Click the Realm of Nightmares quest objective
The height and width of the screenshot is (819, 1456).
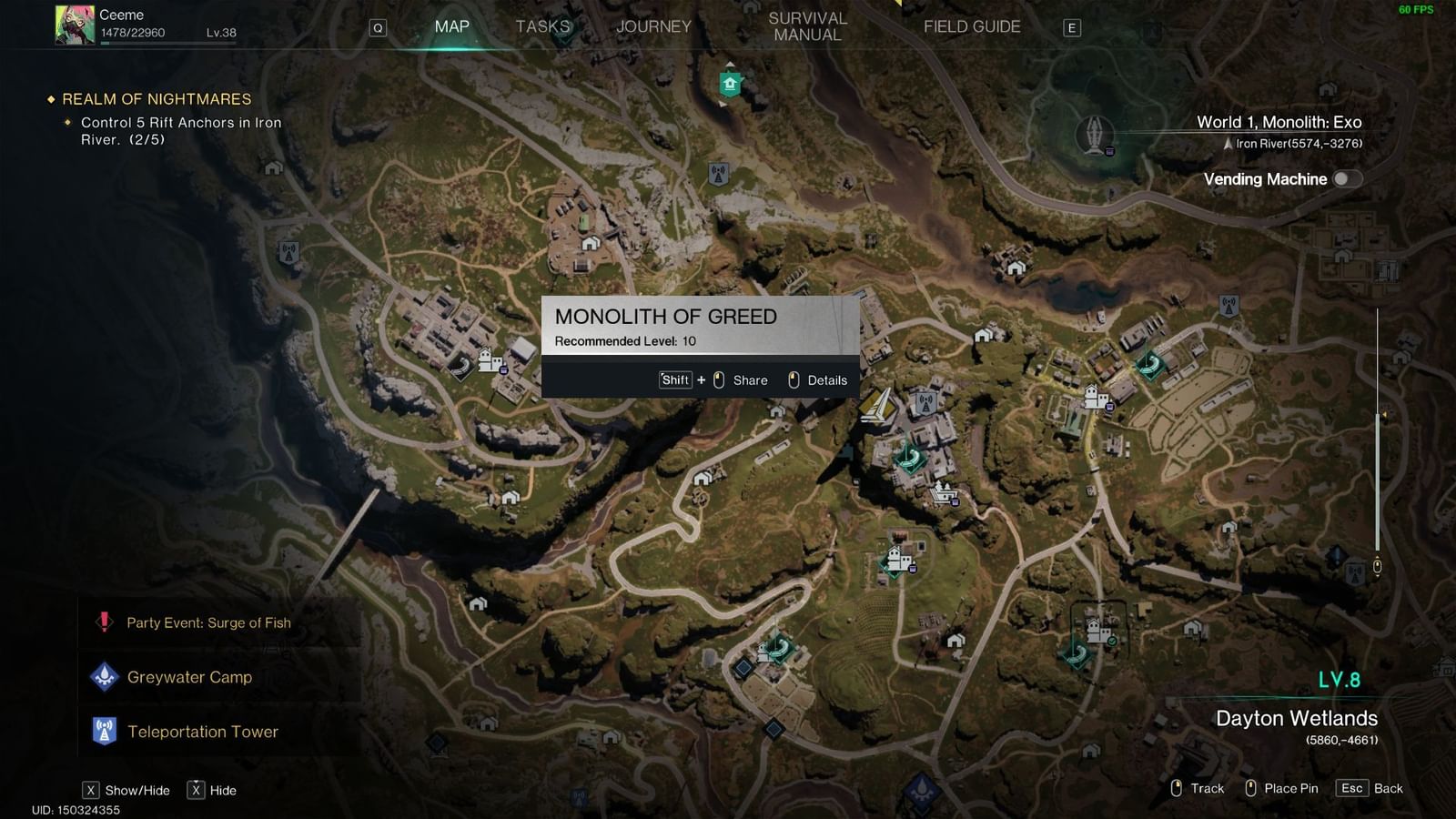157,99
